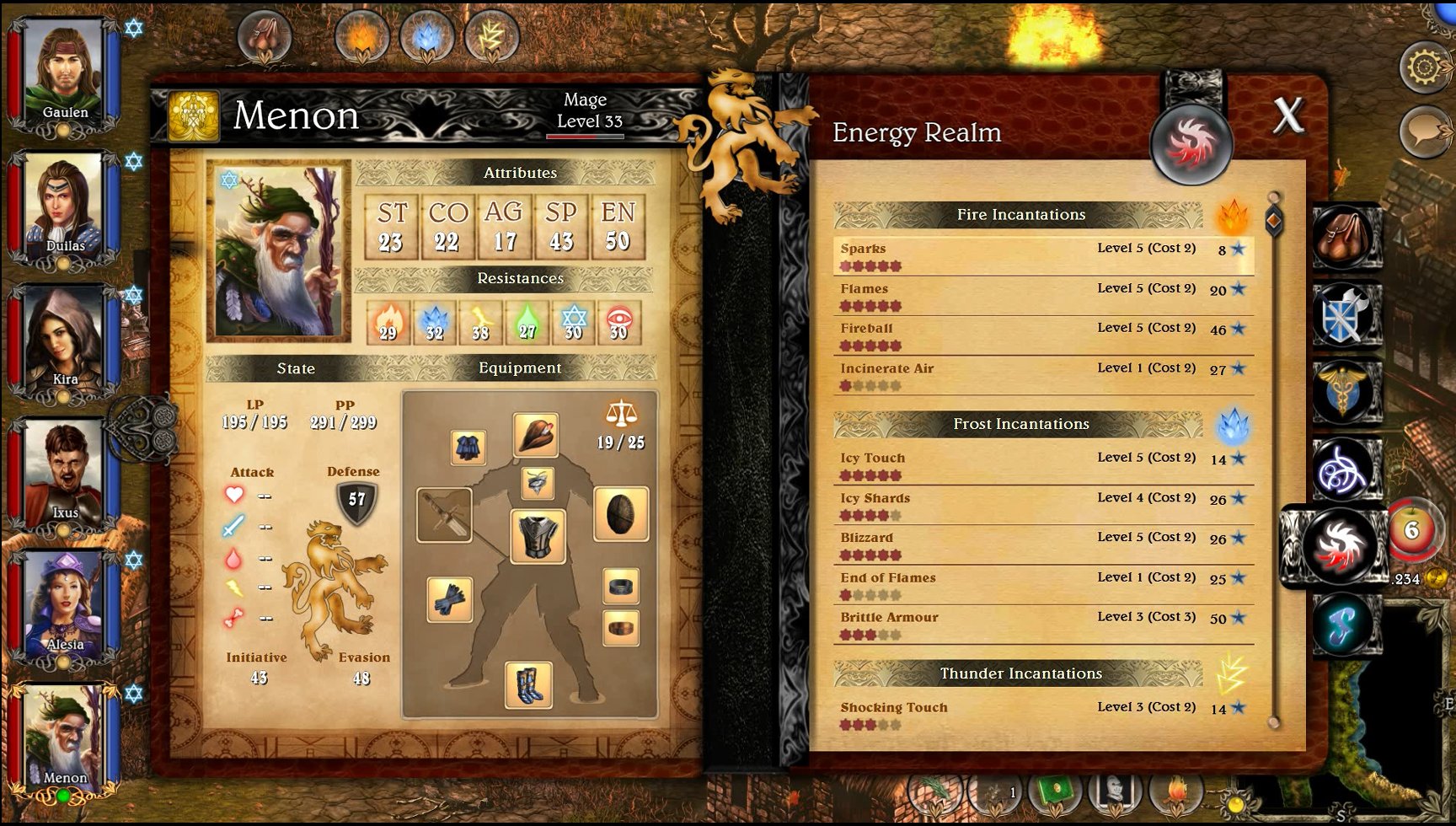1456x826 pixels.
Task: Click the chest armour equipment slot
Action: pyautogui.click(x=538, y=537)
